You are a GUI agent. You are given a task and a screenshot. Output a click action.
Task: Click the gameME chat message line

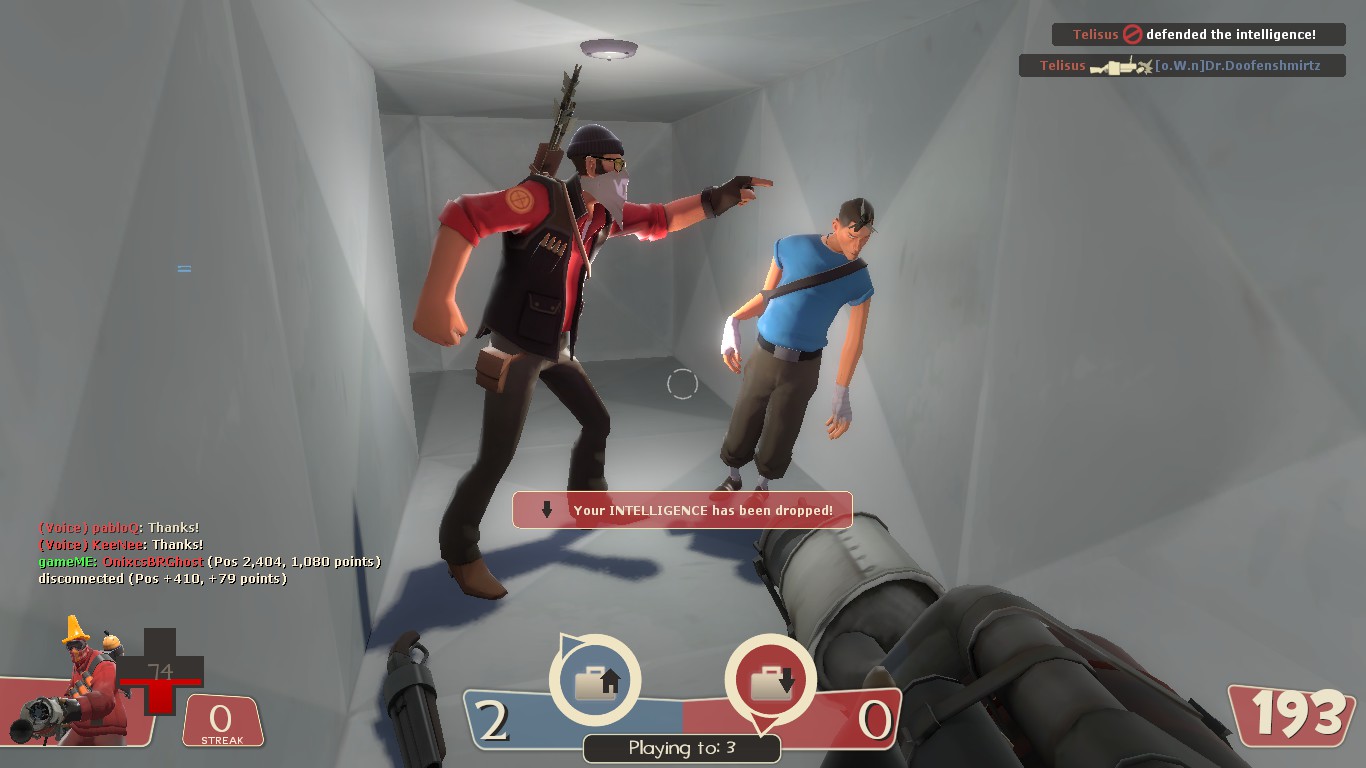click(x=209, y=562)
